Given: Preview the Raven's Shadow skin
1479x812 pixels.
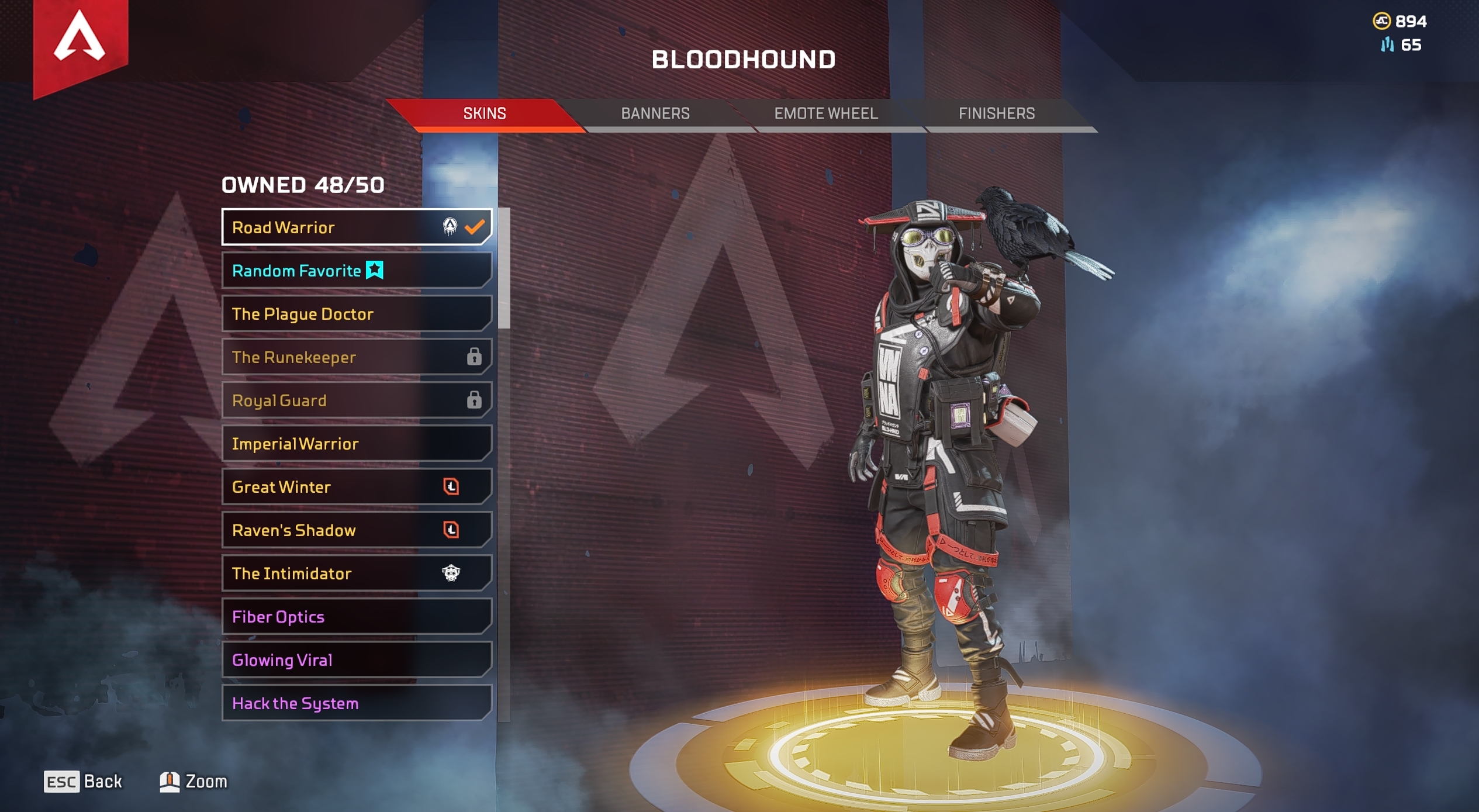Looking at the screenshot, I should point(356,530).
